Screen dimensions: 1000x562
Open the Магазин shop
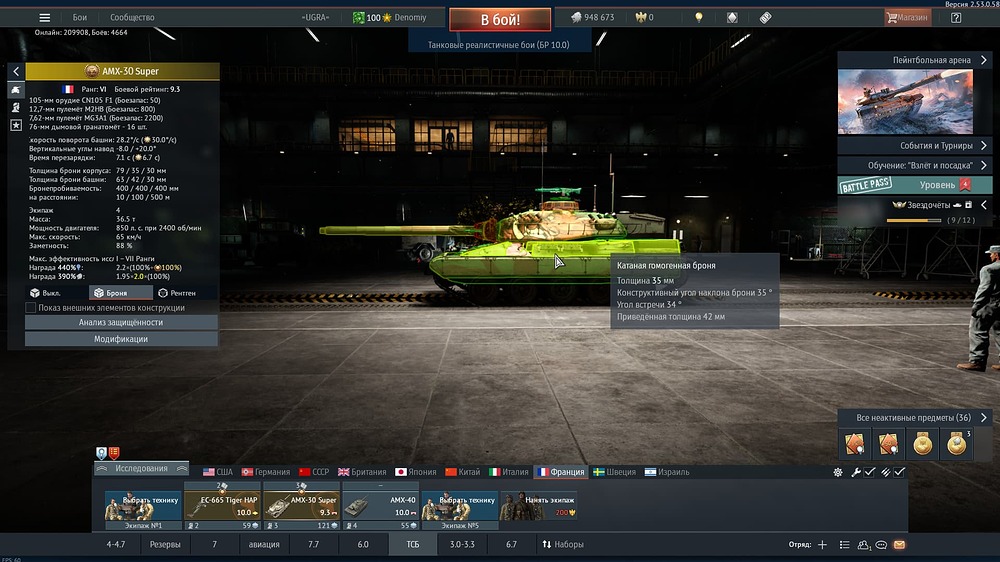coord(908,18)
